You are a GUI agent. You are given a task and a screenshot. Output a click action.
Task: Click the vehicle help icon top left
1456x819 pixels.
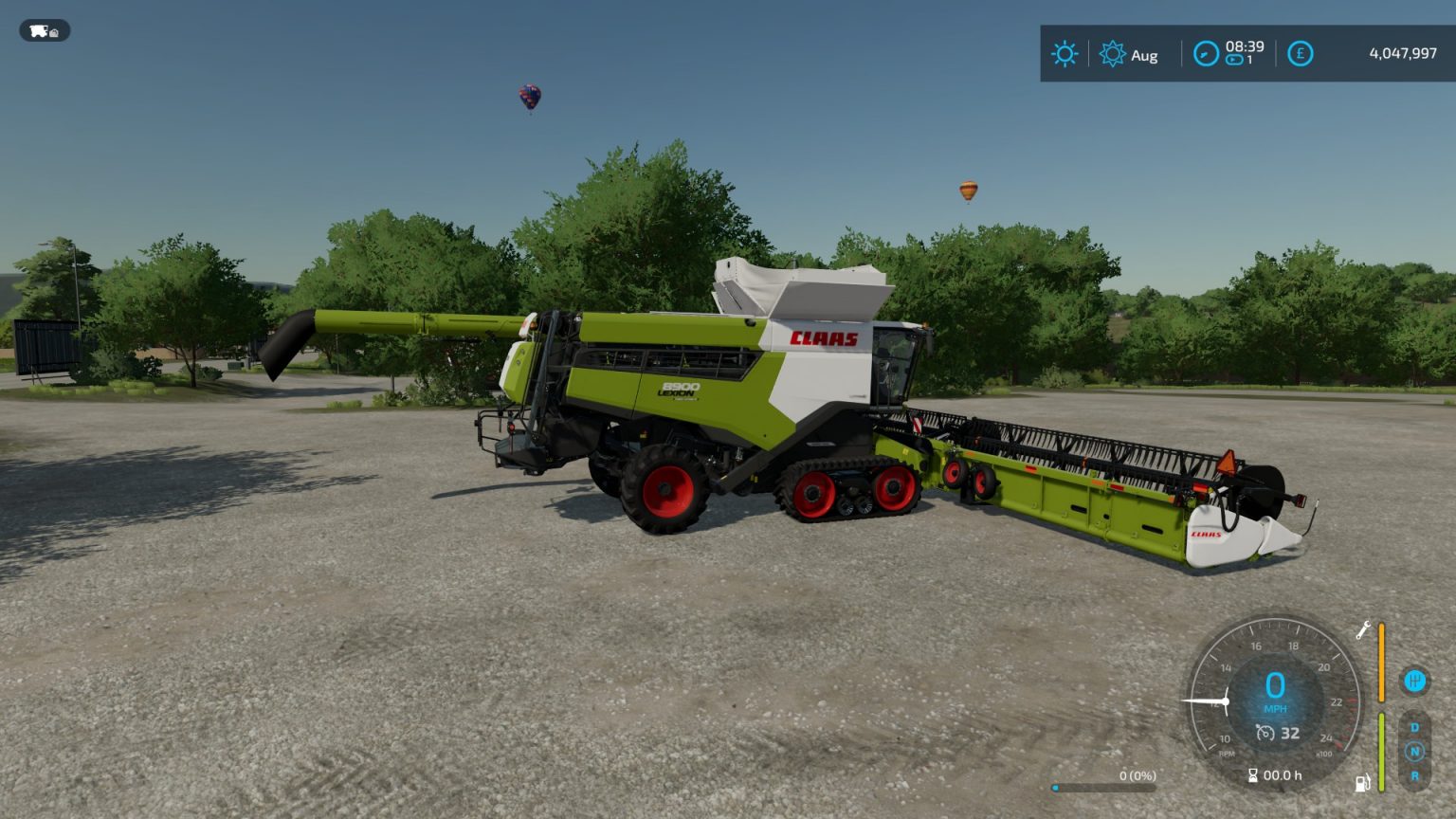pos(45,30)
